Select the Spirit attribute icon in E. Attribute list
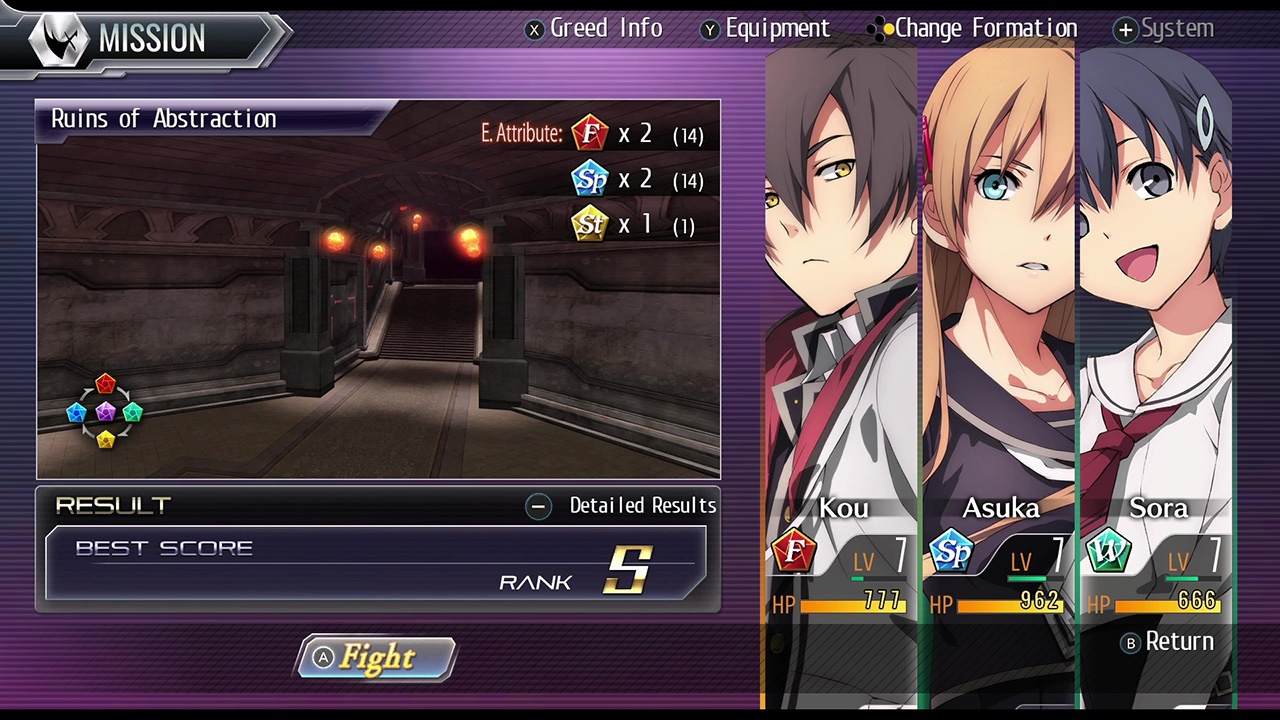Viewport: 1280px width, 720px height. click(589, 178)
